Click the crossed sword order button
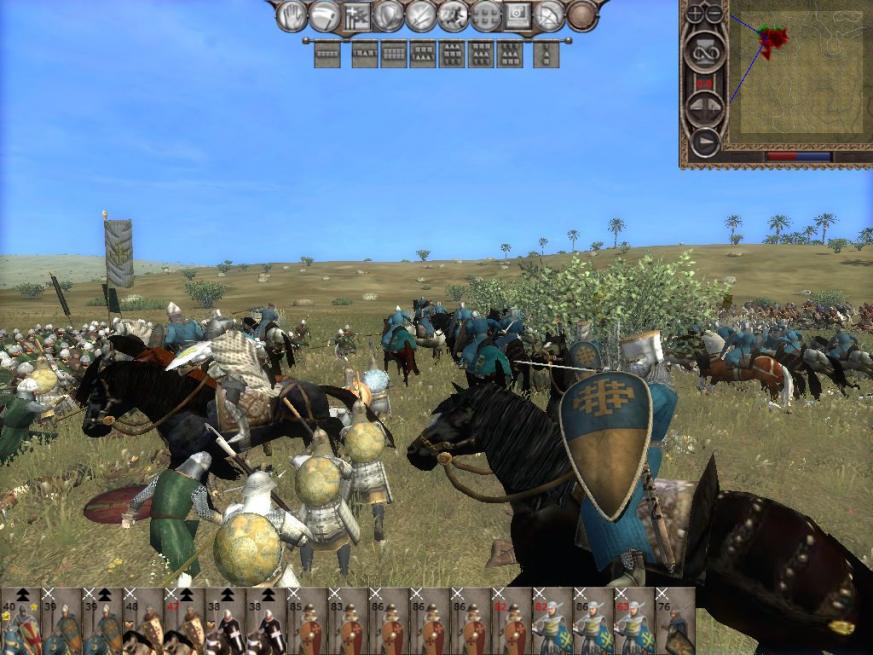This screenshot has height=655, width=873. 421,15
